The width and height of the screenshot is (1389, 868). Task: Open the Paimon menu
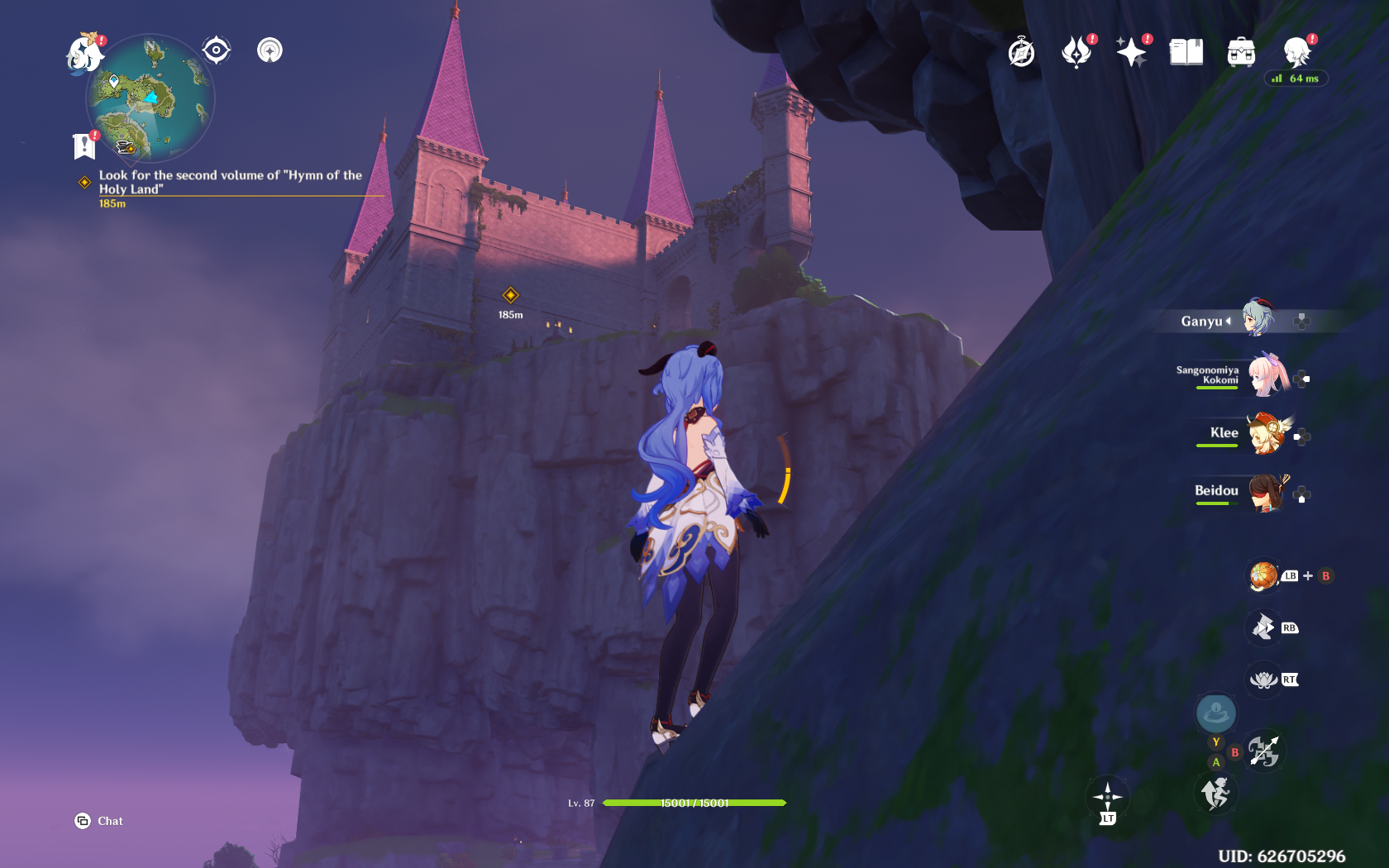(84, 55)
